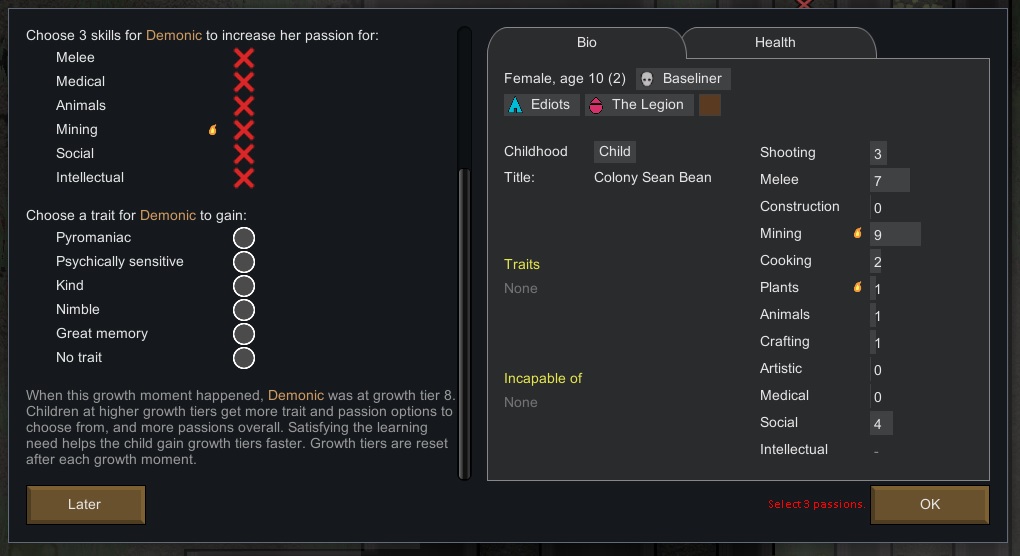The image size is (1020, 556).
Task: Select the Kind trait option
Action: (244, 286)
